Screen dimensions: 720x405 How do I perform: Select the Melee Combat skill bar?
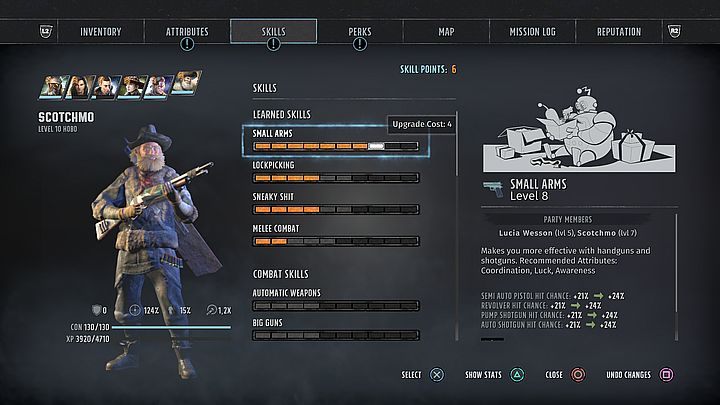(x=335, y=241)
